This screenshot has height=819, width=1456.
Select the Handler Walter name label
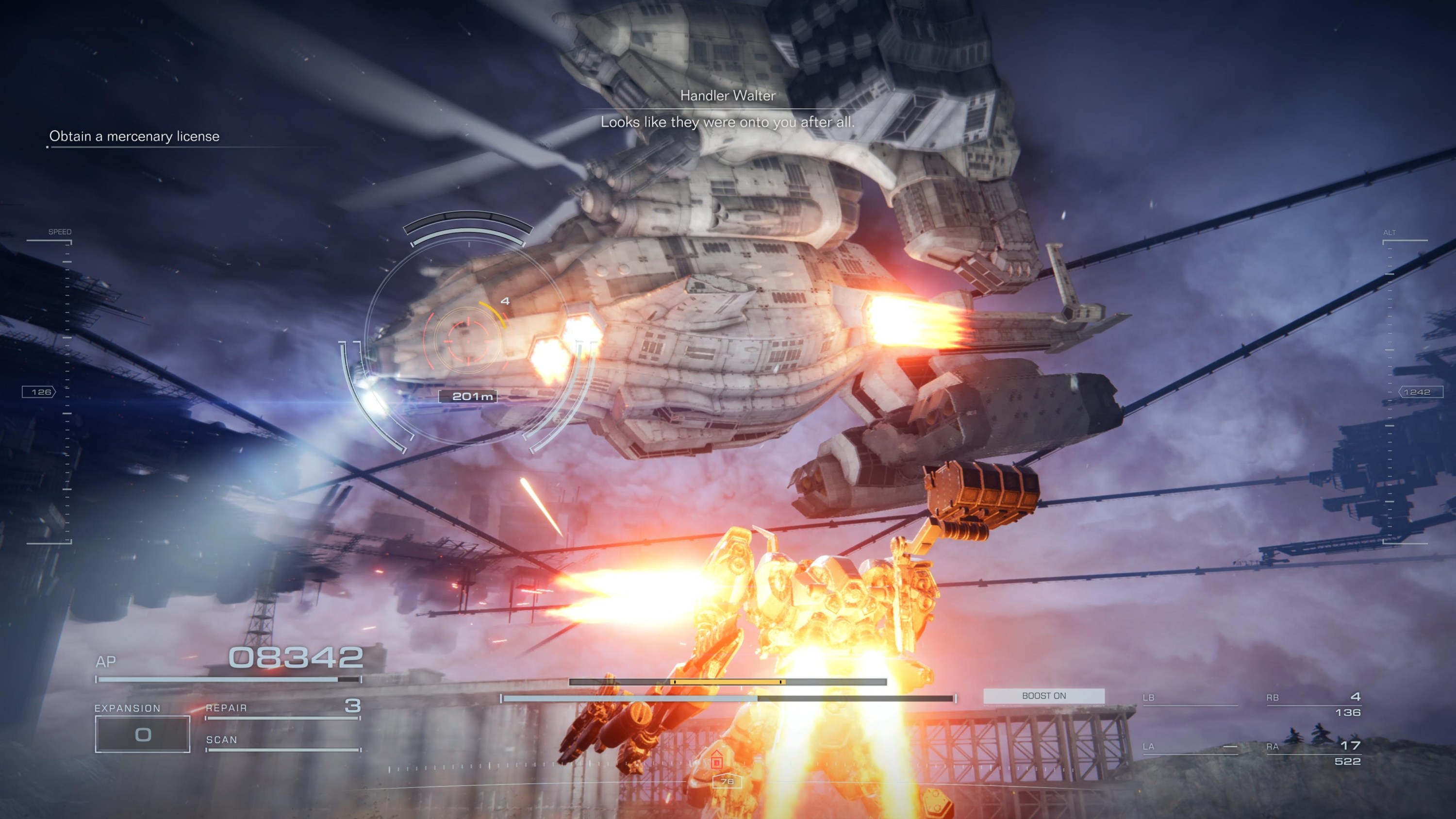[x=728, y=95]
